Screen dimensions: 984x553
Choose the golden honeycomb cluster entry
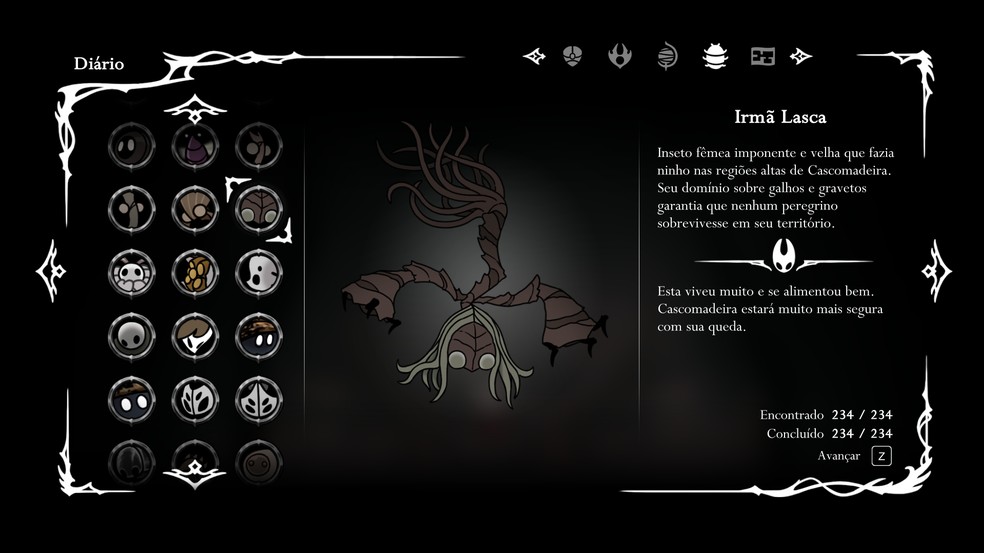tap(194, 271)
